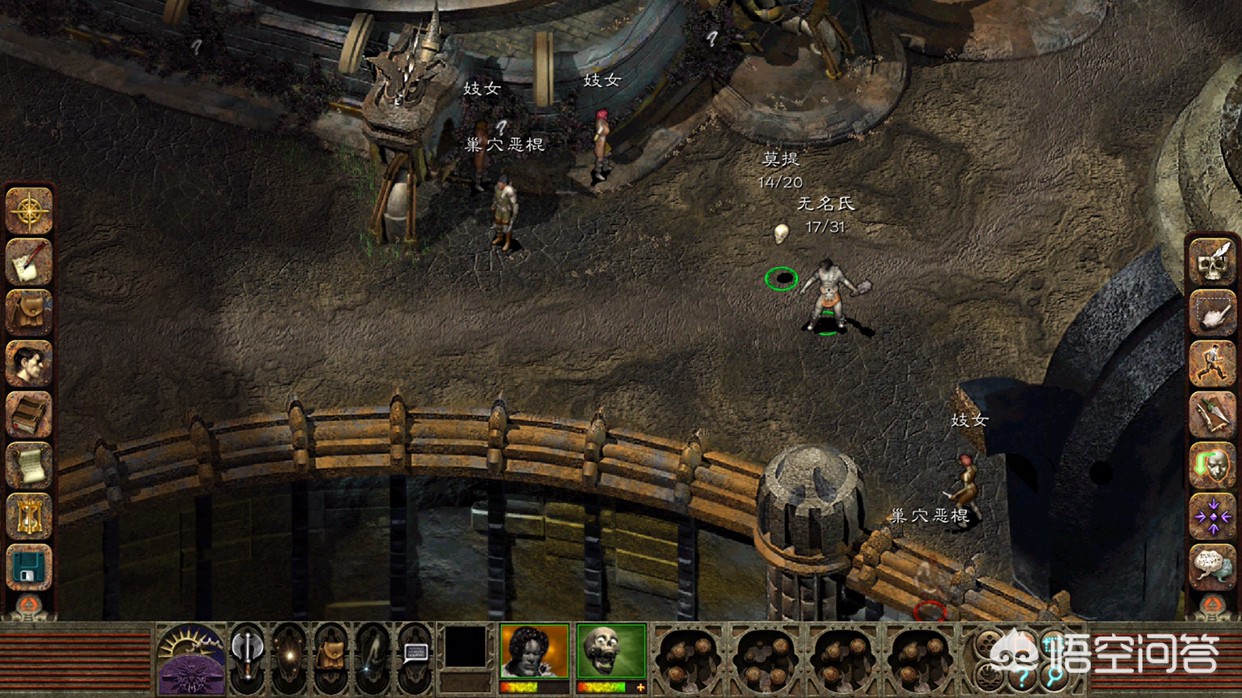
Task: Click the axe attack action button
Action: [x=246, y=656]
